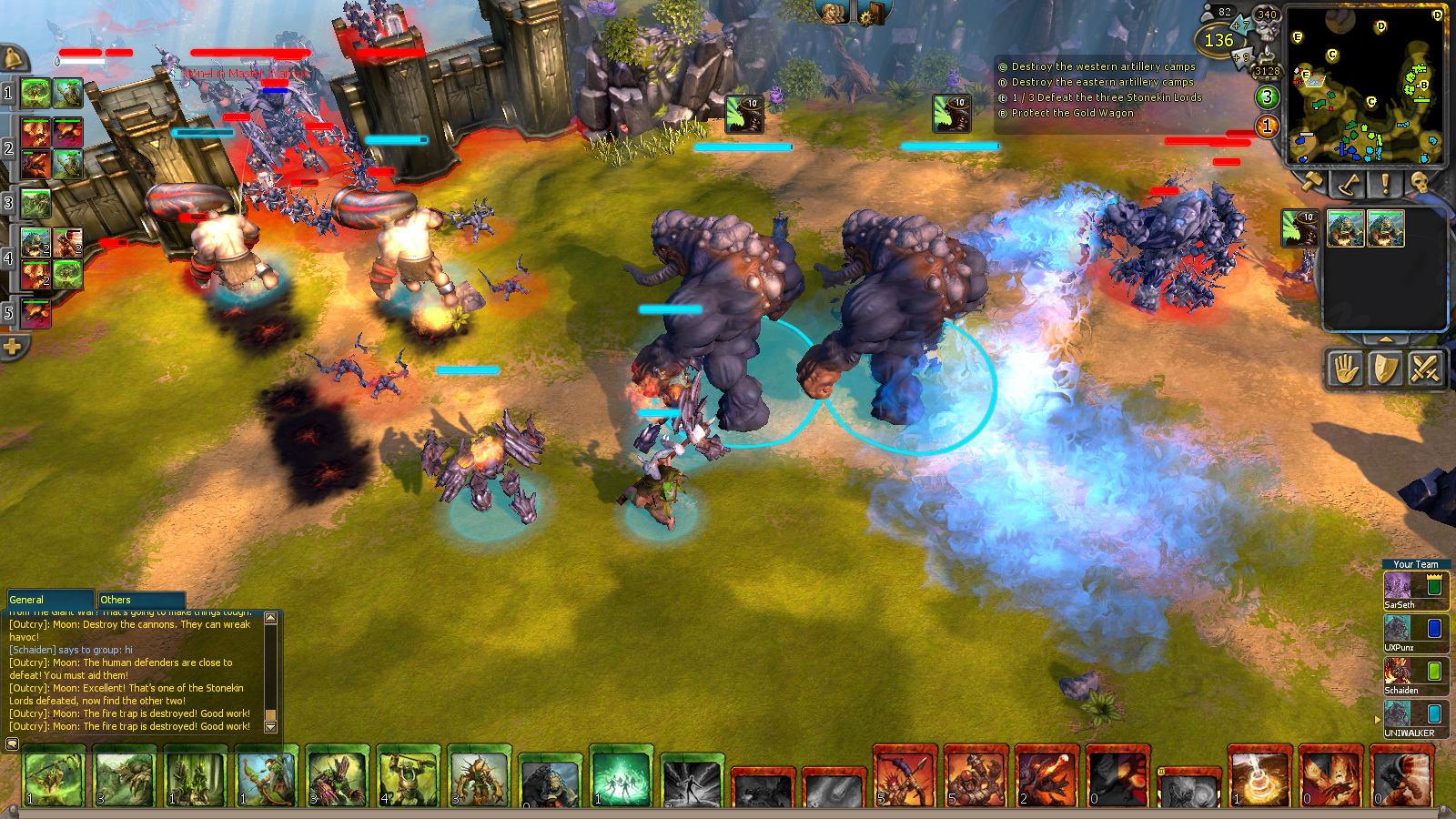Add a new control group with plus button
The width and height of the screenshot is (1456, 819).
(13, 347)
